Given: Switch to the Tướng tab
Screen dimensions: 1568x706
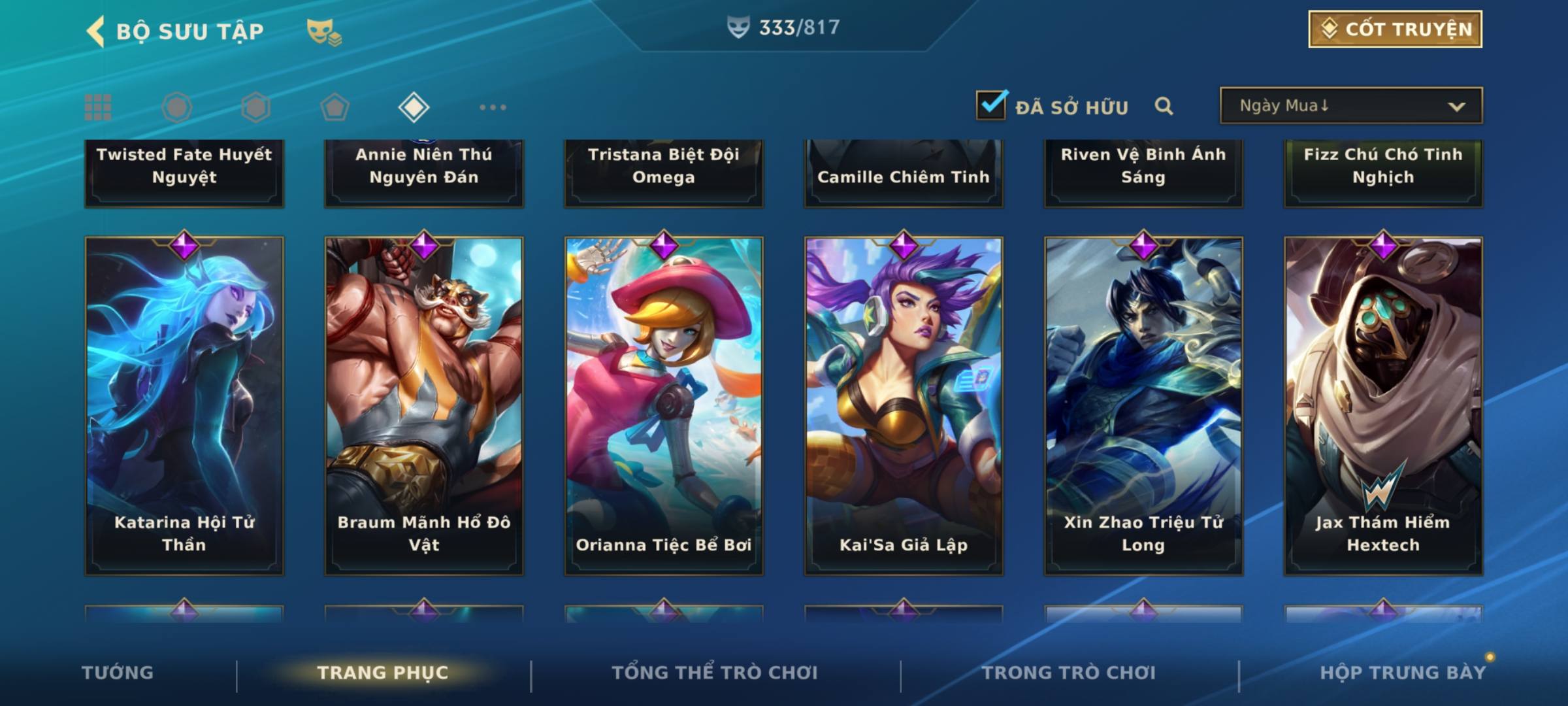Looking at the screenshot, I should click(118, 673).
